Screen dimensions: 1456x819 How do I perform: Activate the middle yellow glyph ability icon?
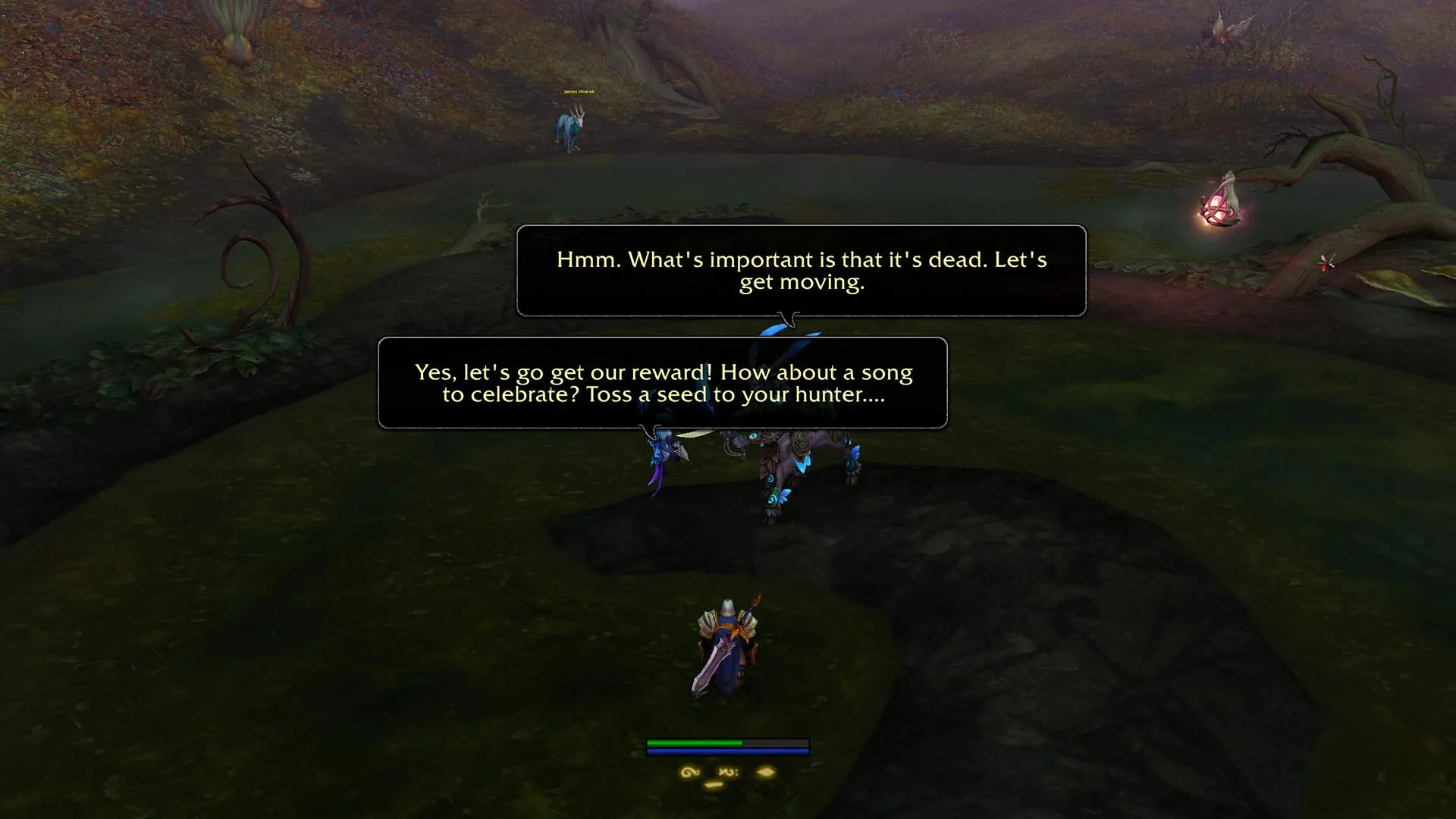coord(727,772)
